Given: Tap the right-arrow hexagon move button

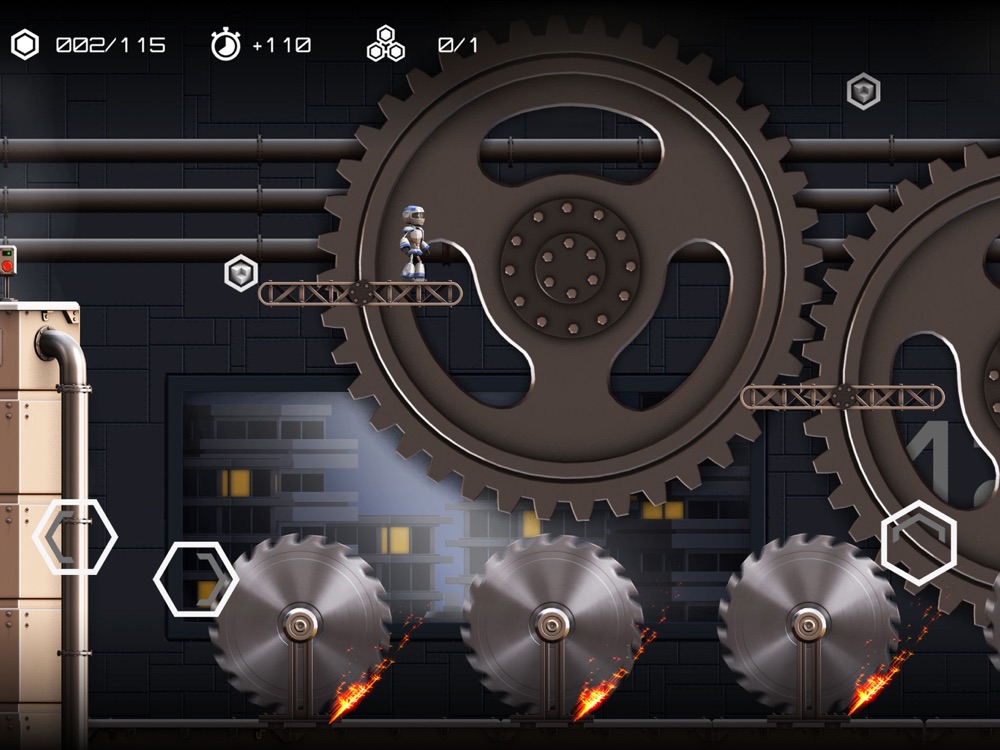Looking at the screenshot, I should (196, 578).
